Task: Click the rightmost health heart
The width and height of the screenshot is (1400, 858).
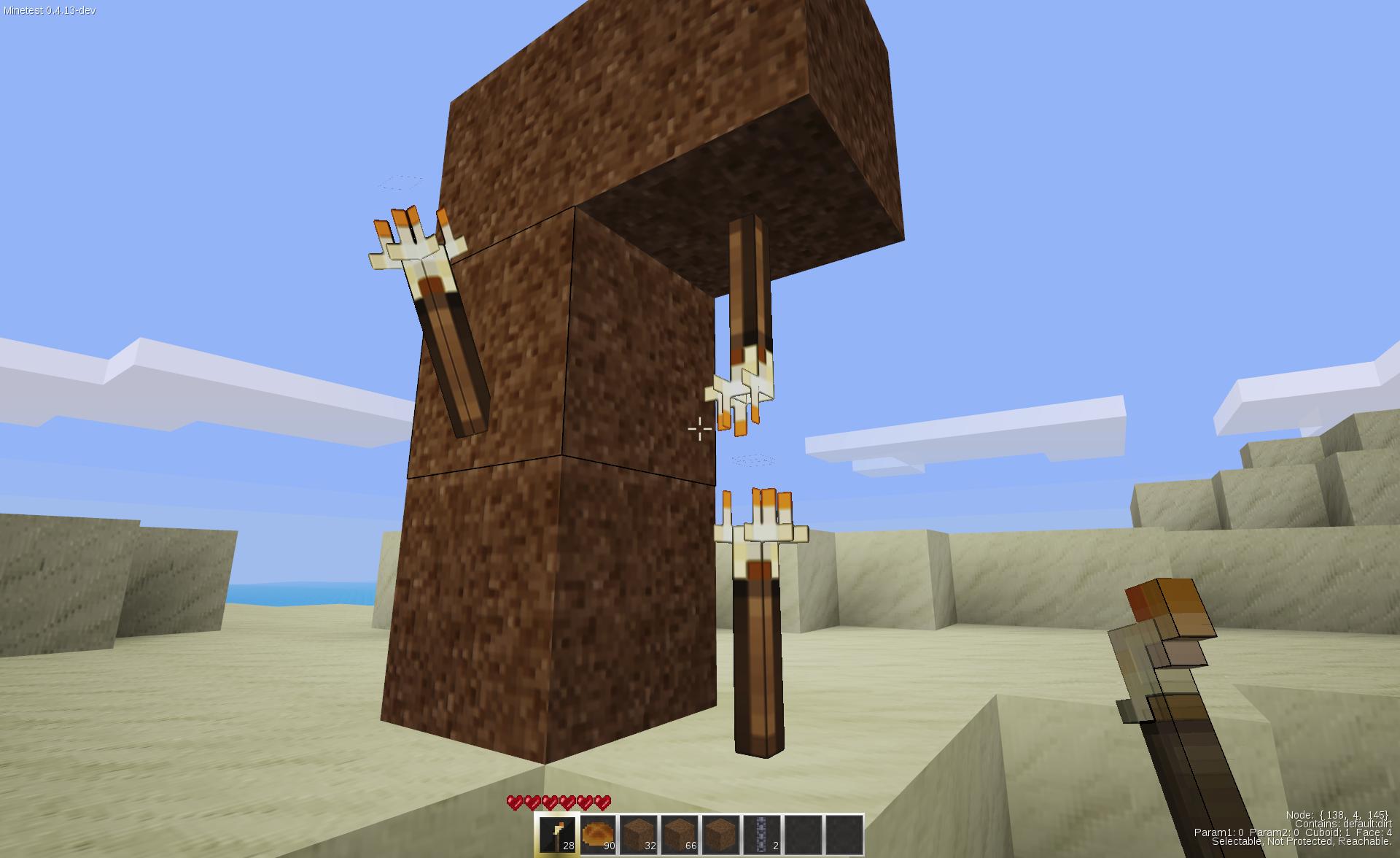Action: point(602,801)
